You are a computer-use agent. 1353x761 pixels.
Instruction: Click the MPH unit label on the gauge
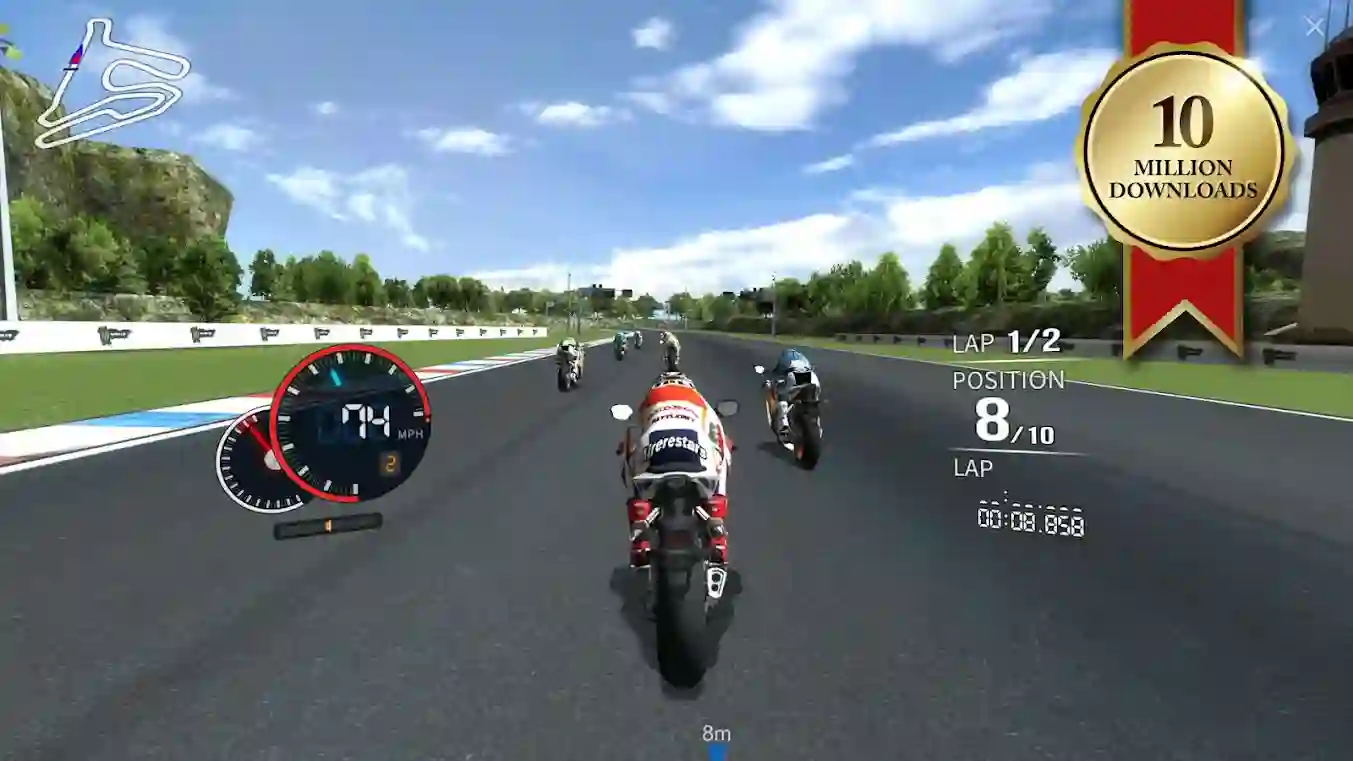[411, 432]
